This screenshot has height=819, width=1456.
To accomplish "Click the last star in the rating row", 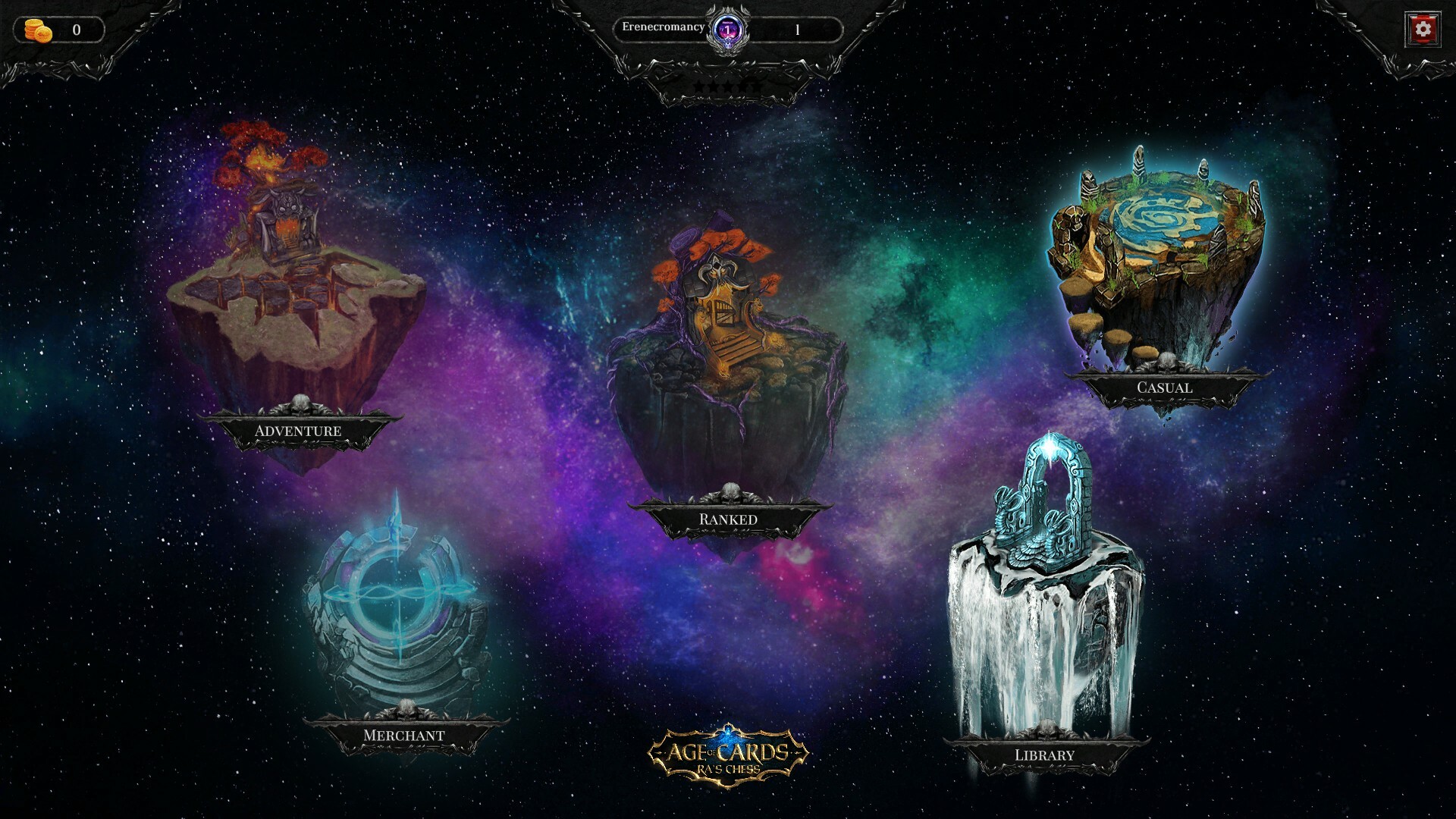I will [755, 86].
